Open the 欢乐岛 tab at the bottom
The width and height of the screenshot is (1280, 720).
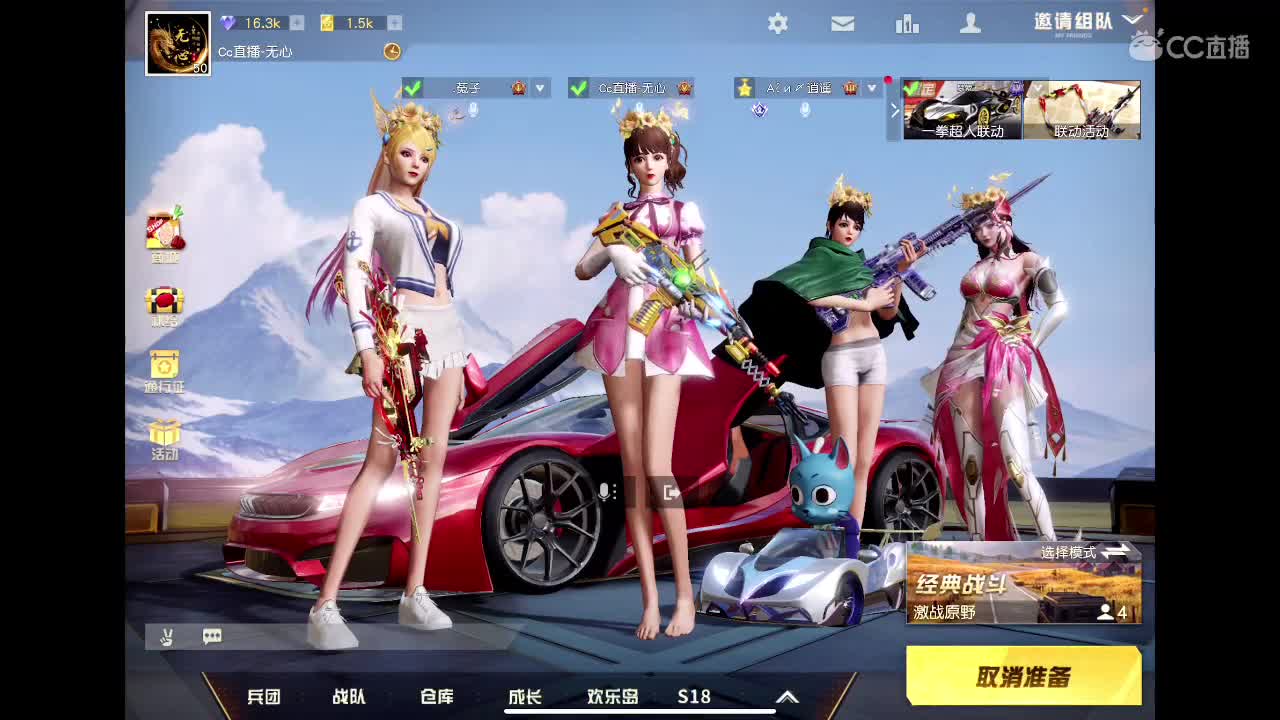point(614,696)
